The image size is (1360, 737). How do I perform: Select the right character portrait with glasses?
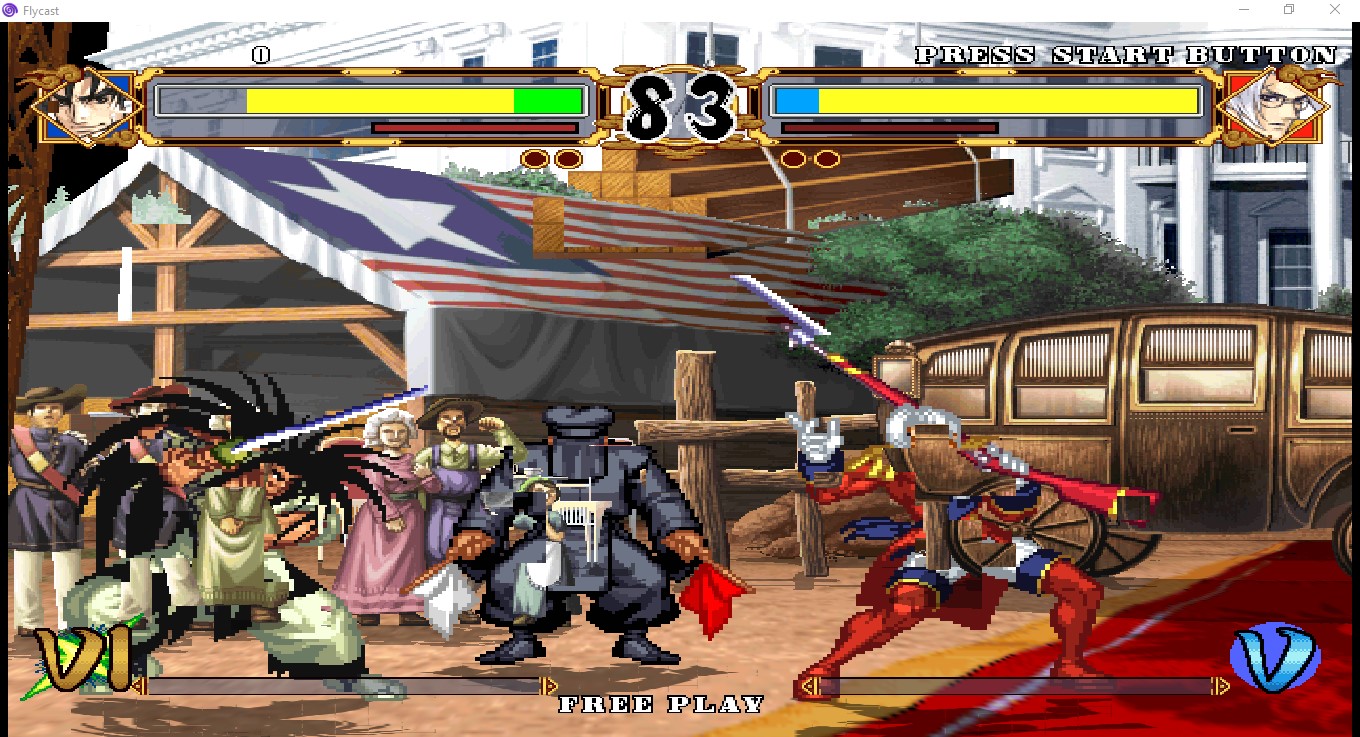1274,104
